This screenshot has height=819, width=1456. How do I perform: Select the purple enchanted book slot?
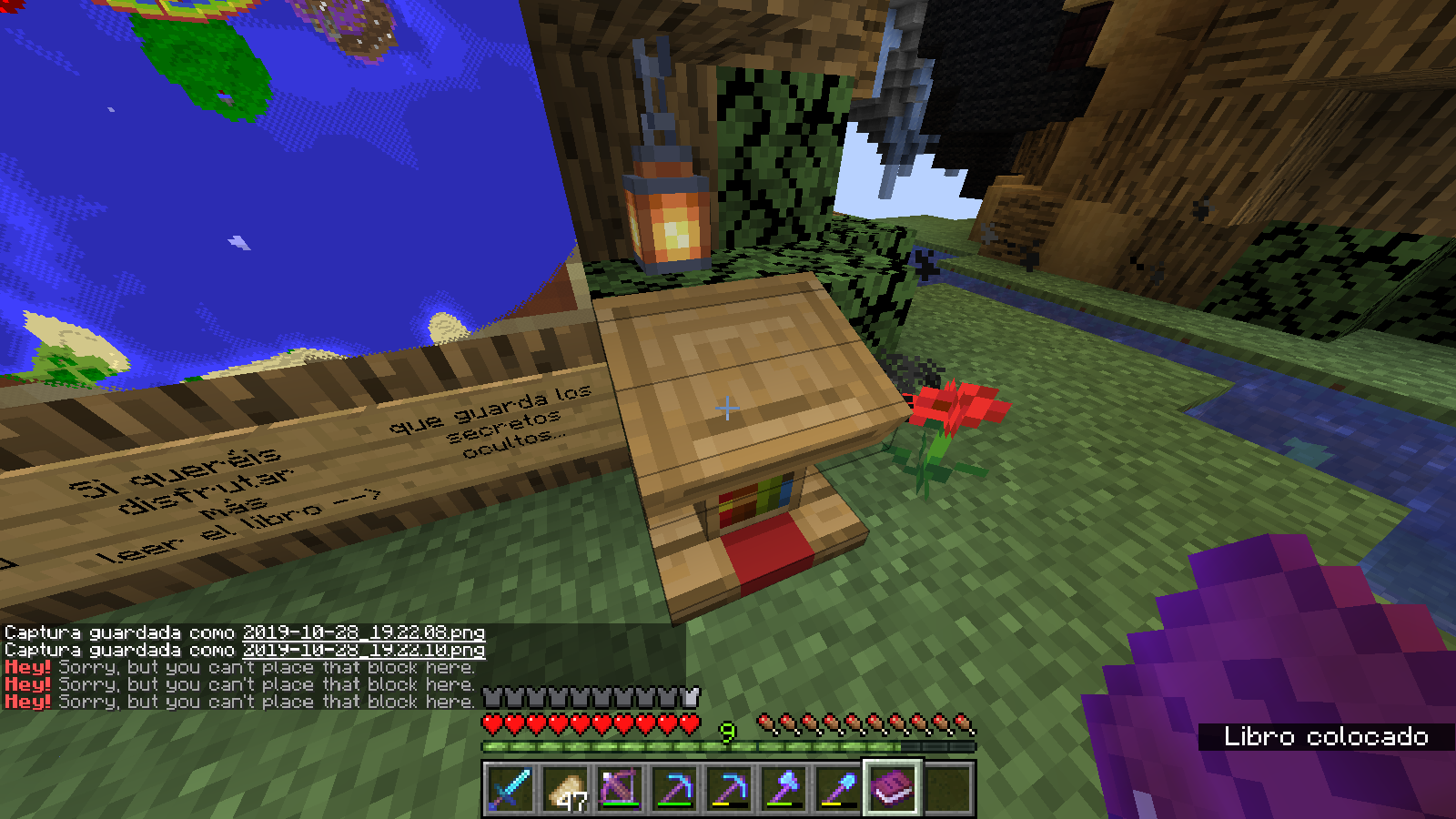893,788
